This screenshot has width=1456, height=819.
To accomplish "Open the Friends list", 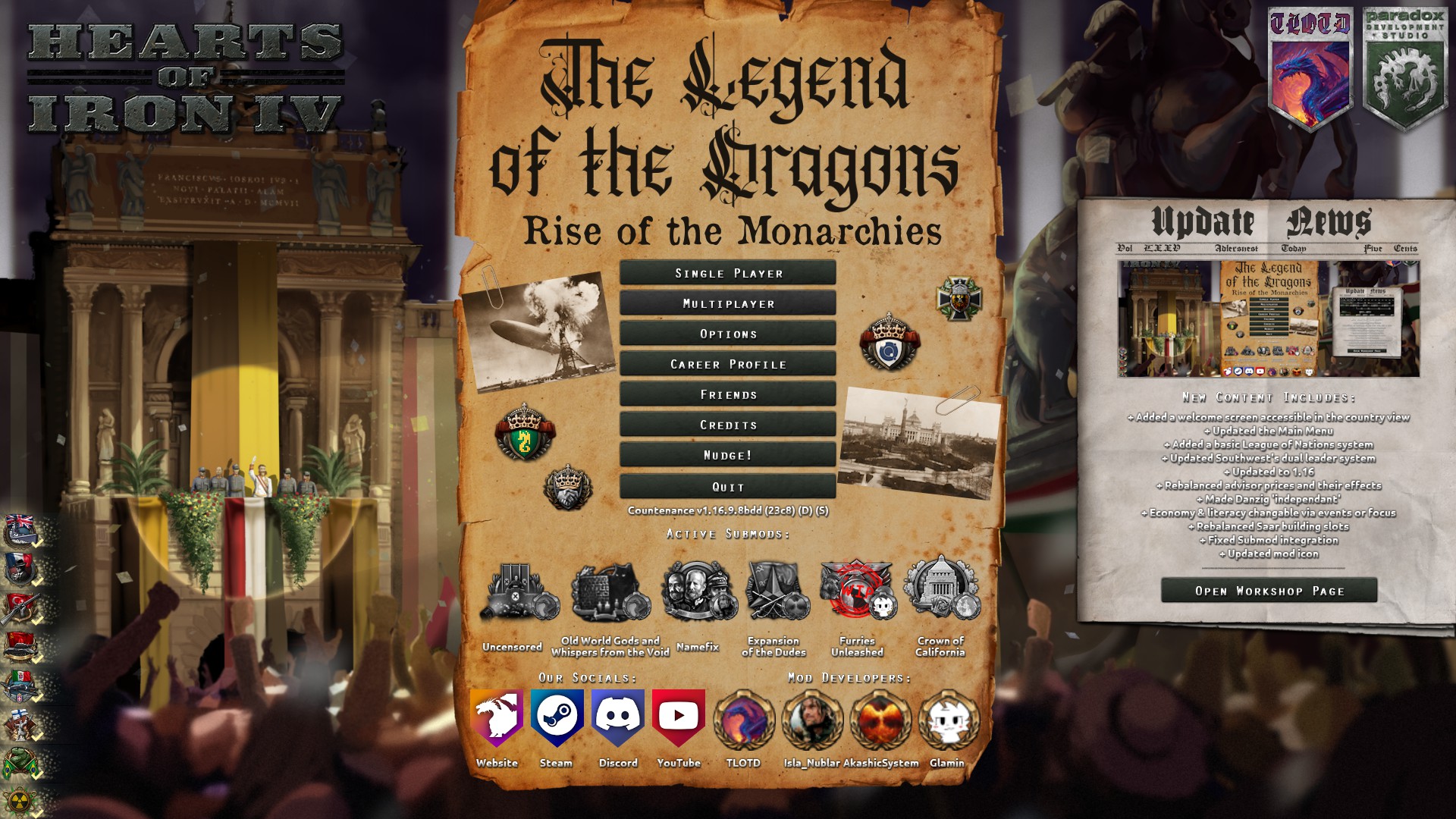I will [x=728, y=394].
